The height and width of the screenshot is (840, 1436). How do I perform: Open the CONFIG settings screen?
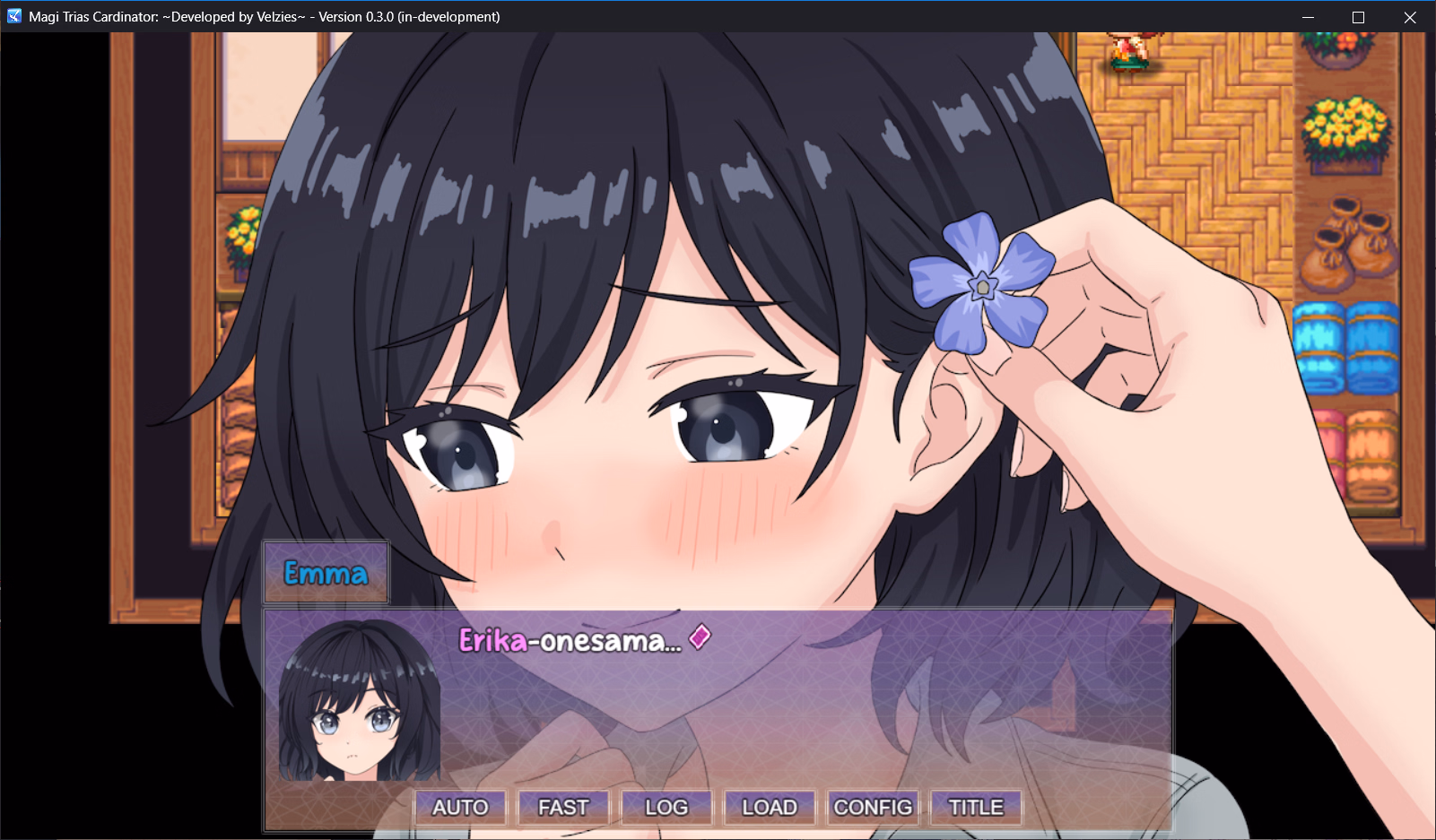874,806
